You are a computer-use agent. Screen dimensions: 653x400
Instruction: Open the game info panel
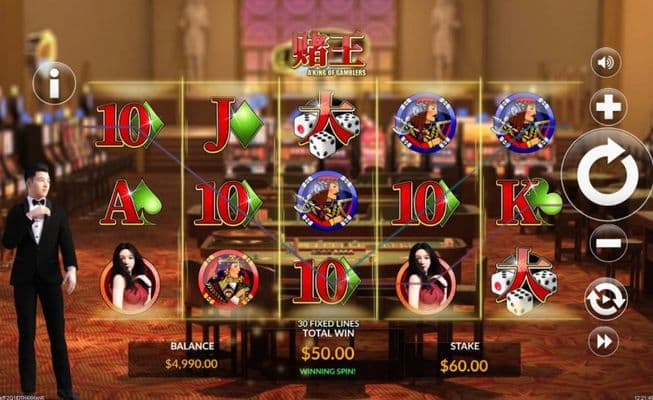pyautogui.click(x=54, y=82)
